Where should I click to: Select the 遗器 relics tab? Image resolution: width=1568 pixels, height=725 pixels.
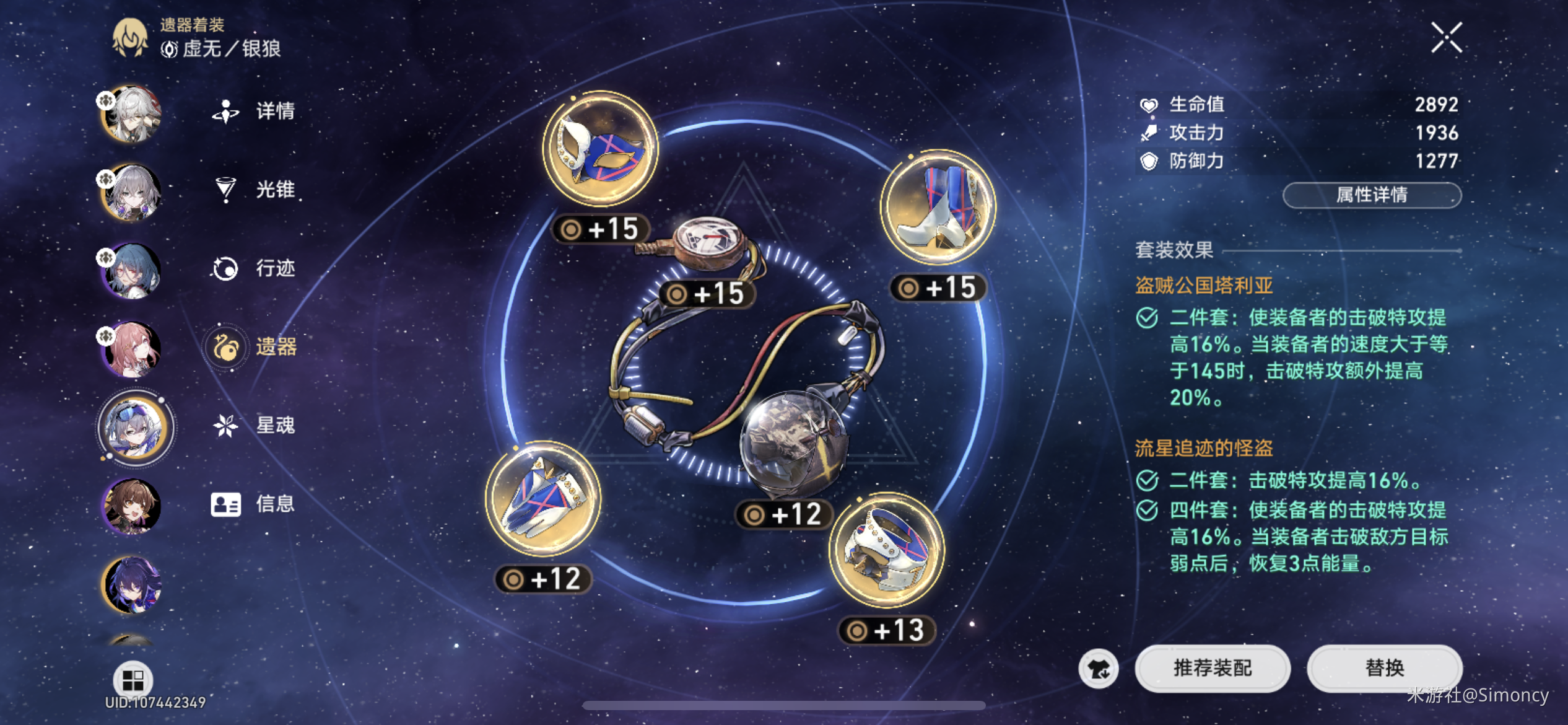255,347
